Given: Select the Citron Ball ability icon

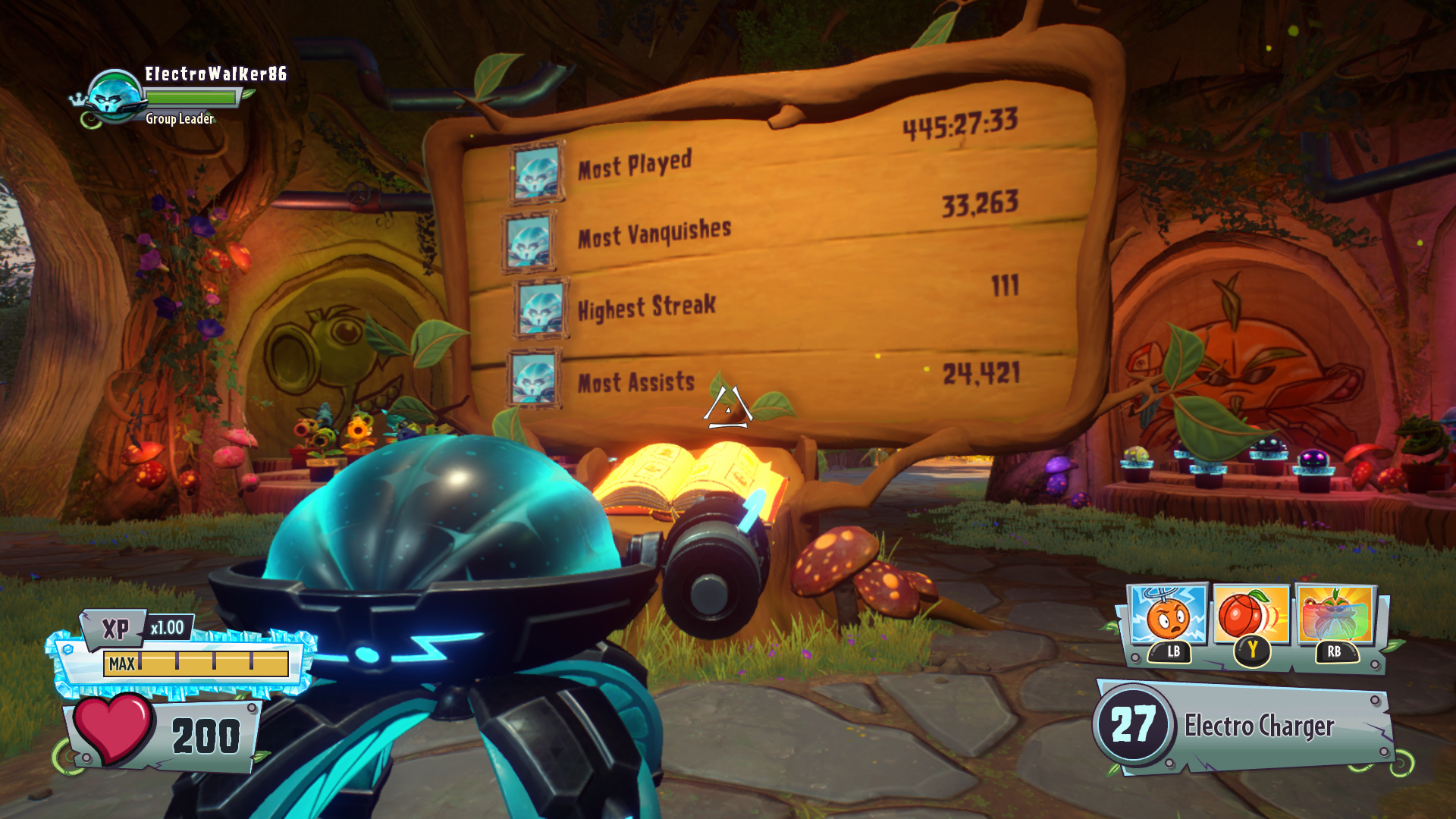Looking at the screenshot, I should [1251, 614].
